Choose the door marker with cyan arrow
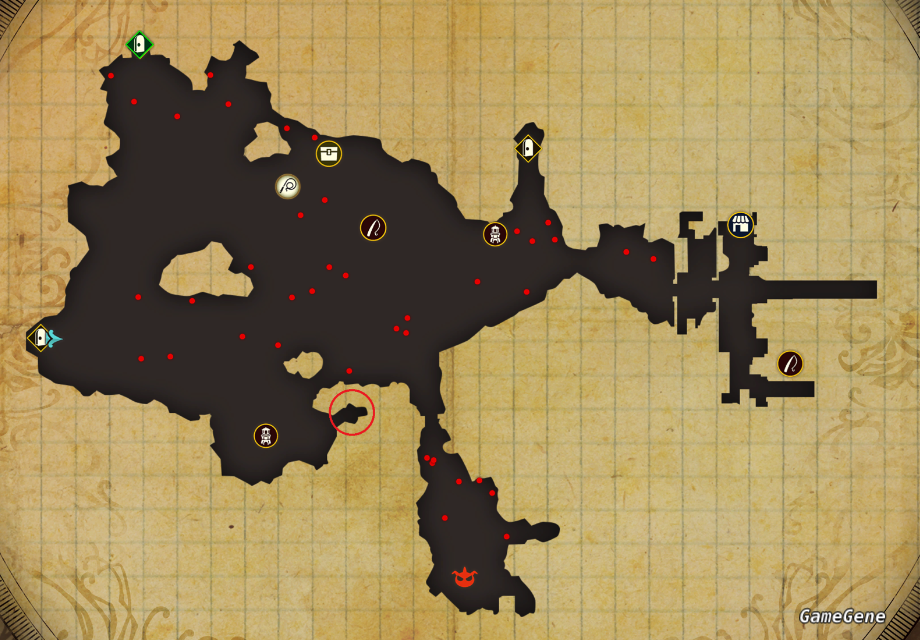The width and height of the screenshot is (920, 640). click(x=41, y=338)
